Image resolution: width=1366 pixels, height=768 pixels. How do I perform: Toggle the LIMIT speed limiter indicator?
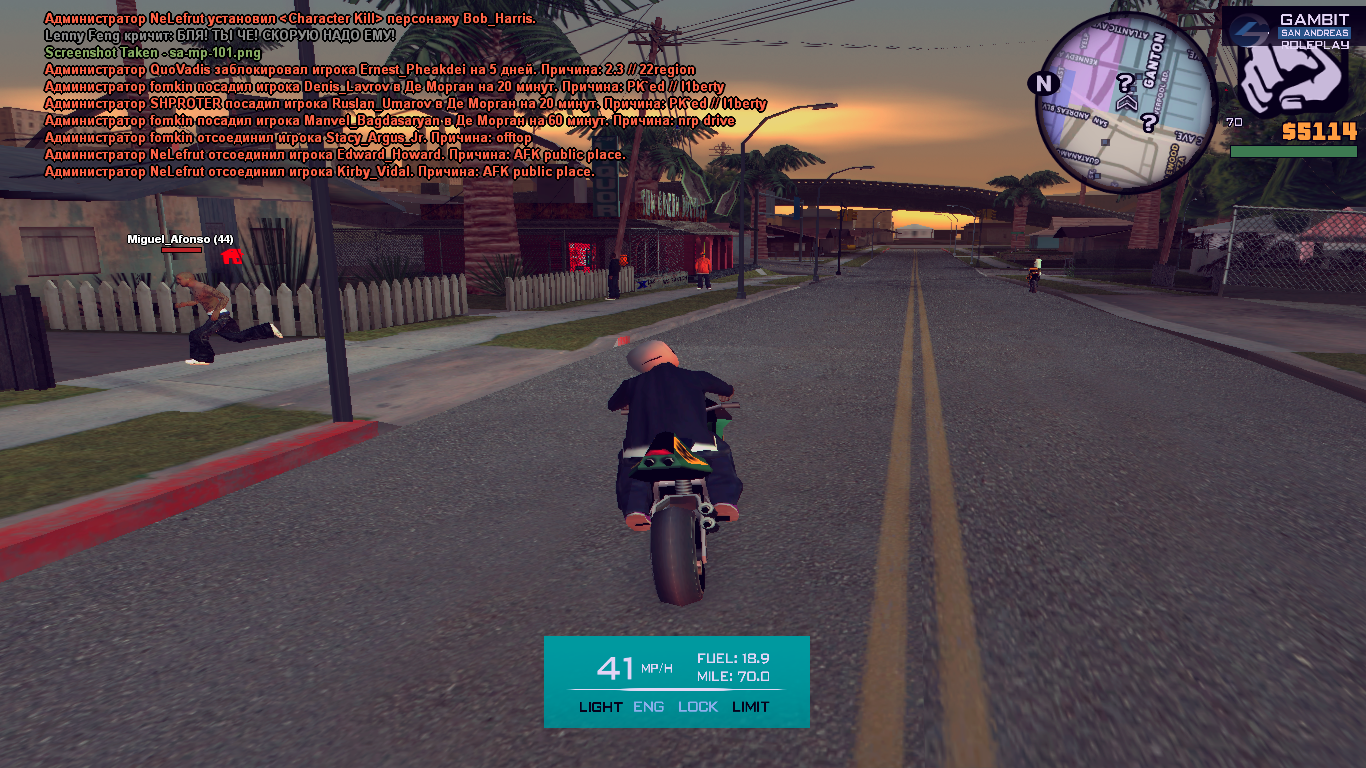[750, 707]
